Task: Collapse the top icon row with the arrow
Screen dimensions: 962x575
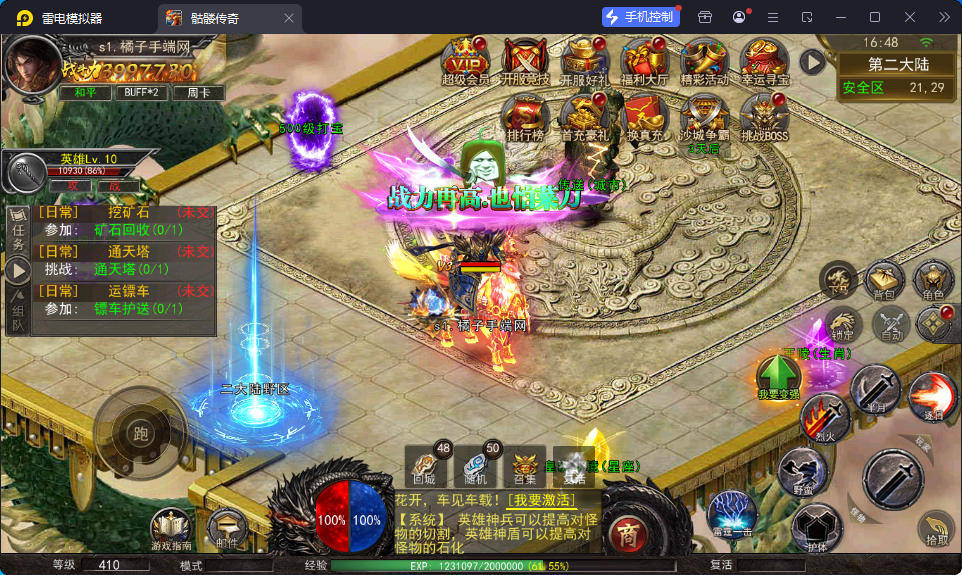Action: click(812, 62)
